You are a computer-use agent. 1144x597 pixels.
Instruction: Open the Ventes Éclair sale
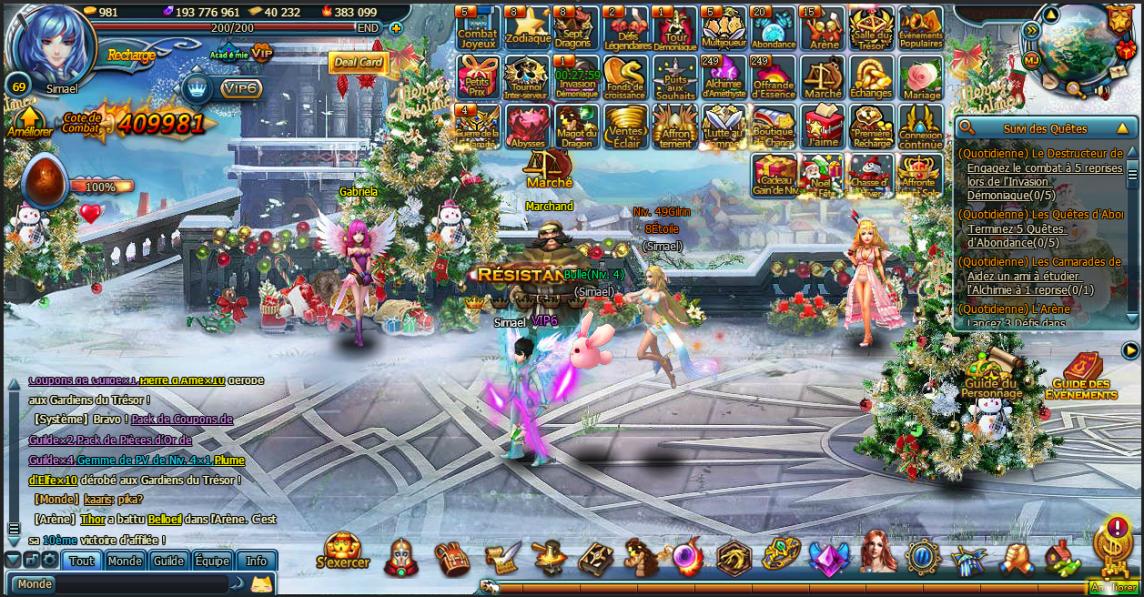(x=626, y=127)
